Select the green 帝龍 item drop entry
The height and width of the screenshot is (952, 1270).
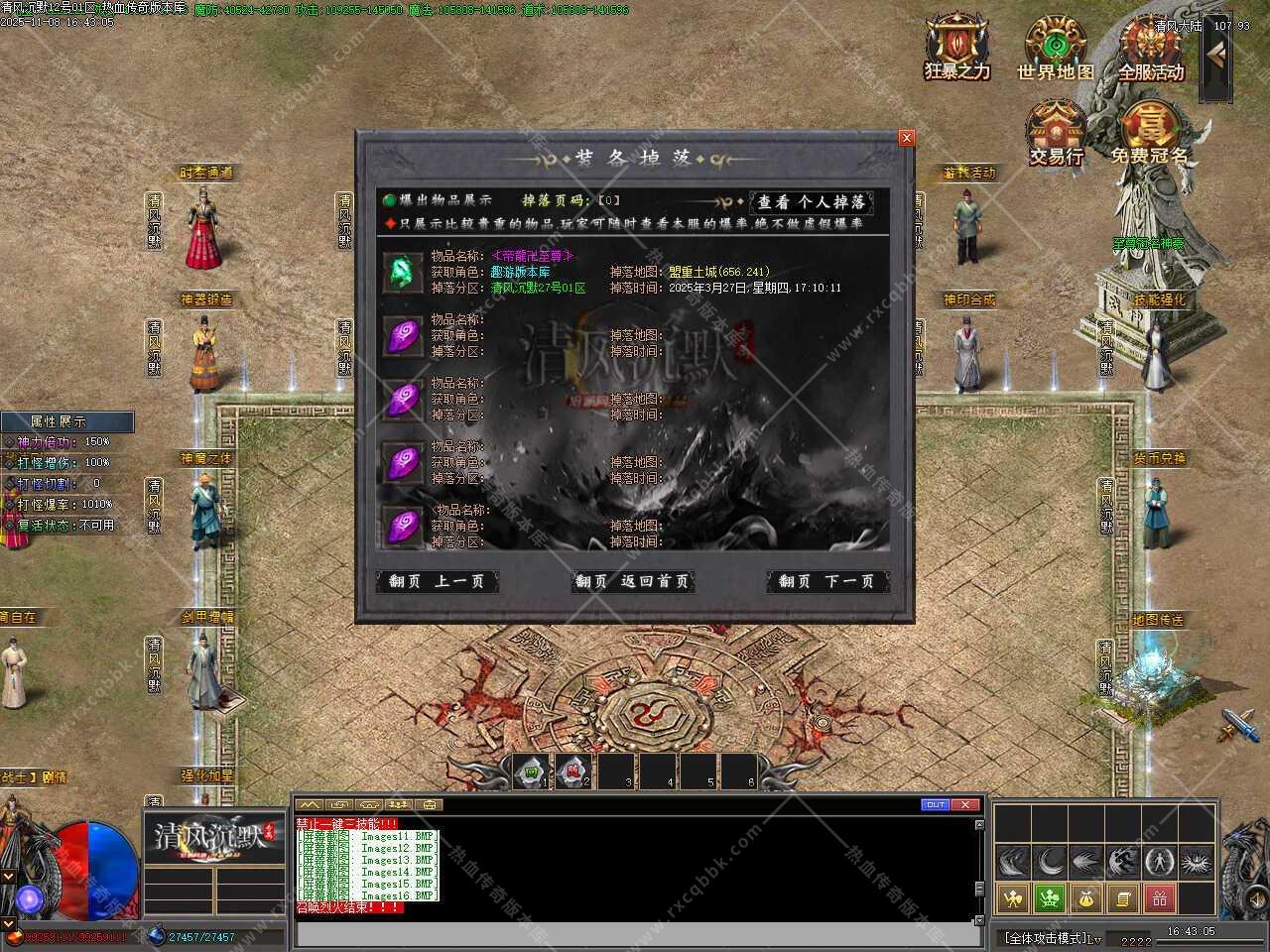click(403, 271)
